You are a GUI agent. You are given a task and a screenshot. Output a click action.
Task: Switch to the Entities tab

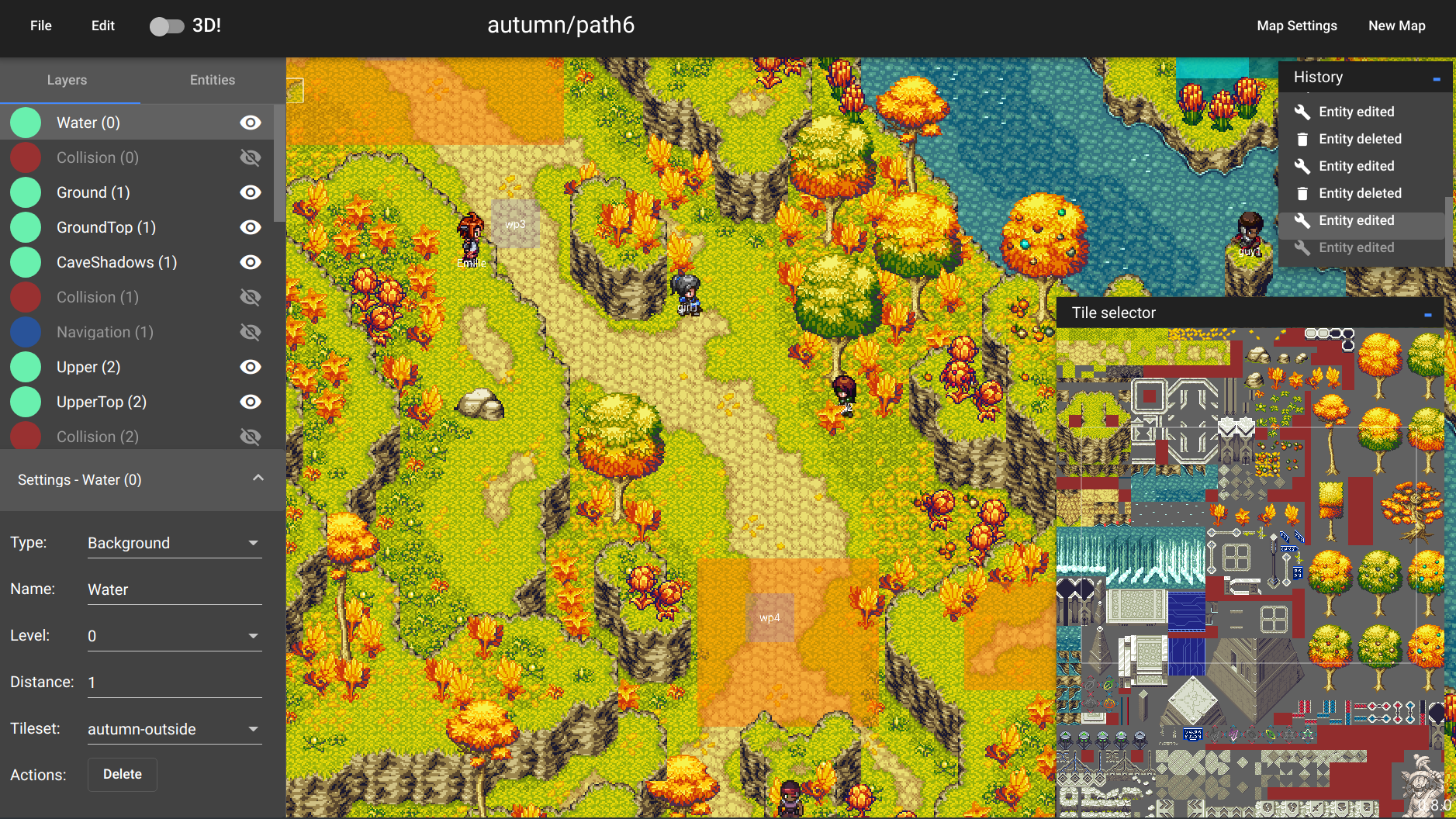212,80
